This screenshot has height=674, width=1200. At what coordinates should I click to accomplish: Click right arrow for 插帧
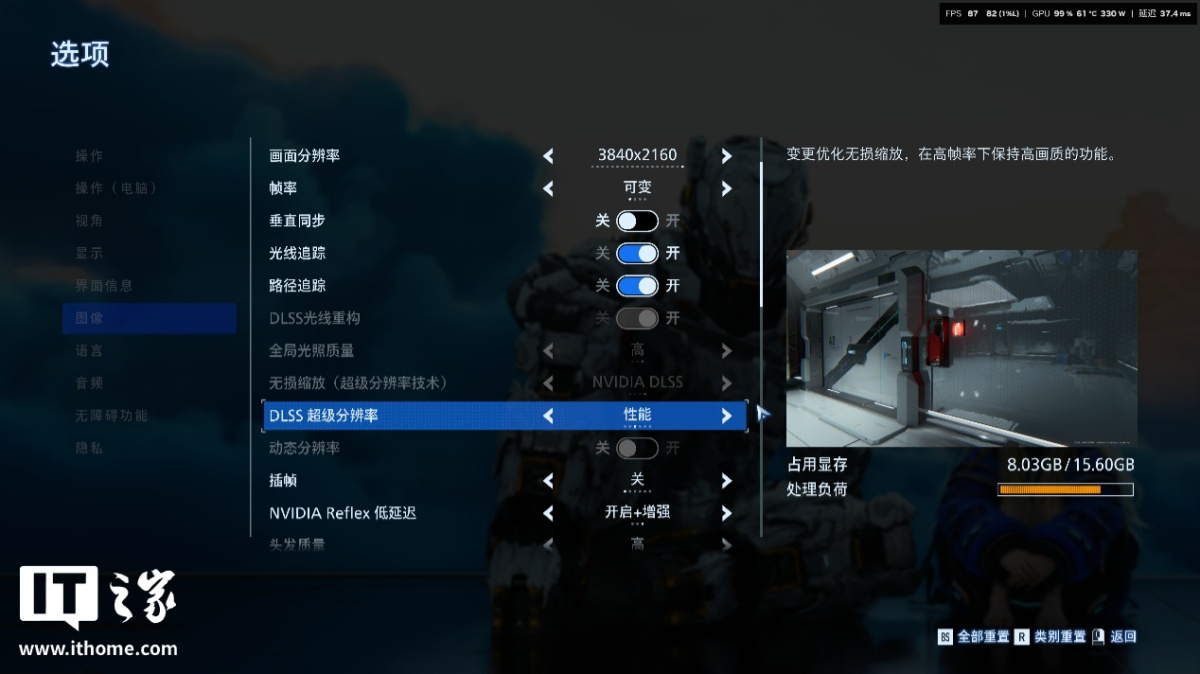point(726,481)
